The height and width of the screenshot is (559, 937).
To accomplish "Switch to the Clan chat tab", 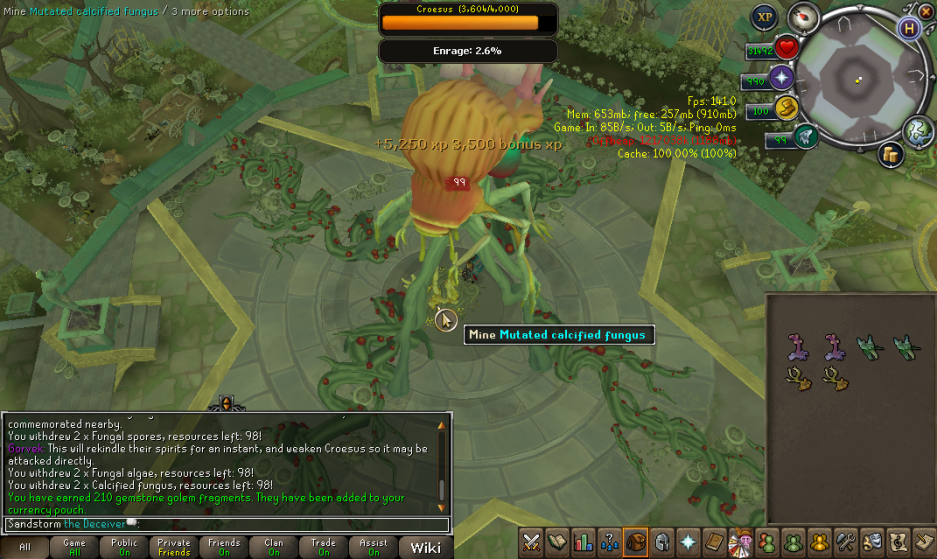I will tap(274, 547).
